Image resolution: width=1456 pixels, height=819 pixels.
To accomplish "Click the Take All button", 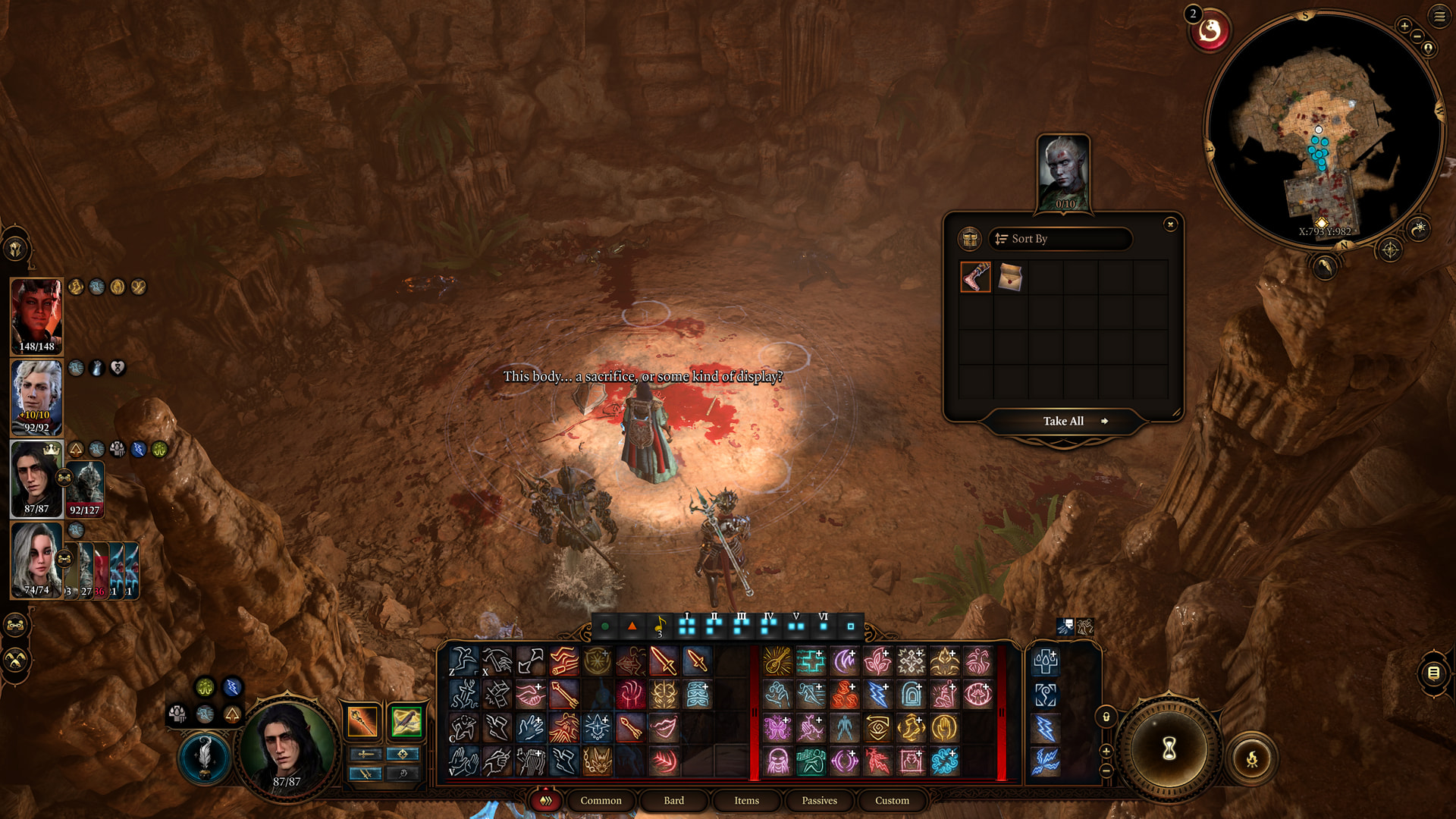I will (x=1063, y=422).
